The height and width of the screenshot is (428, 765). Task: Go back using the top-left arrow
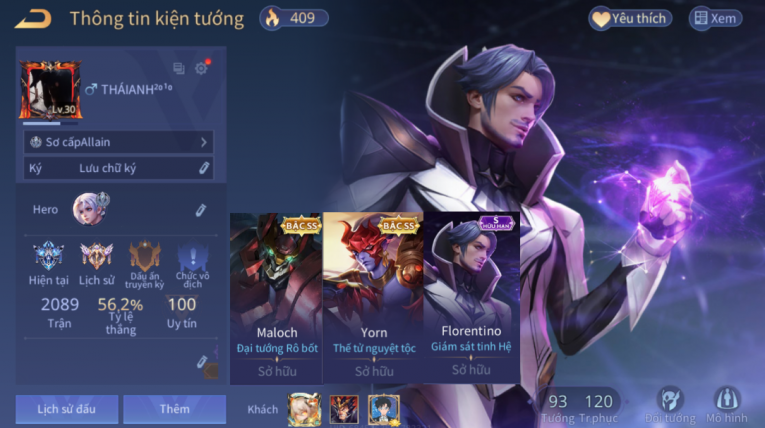33,18
